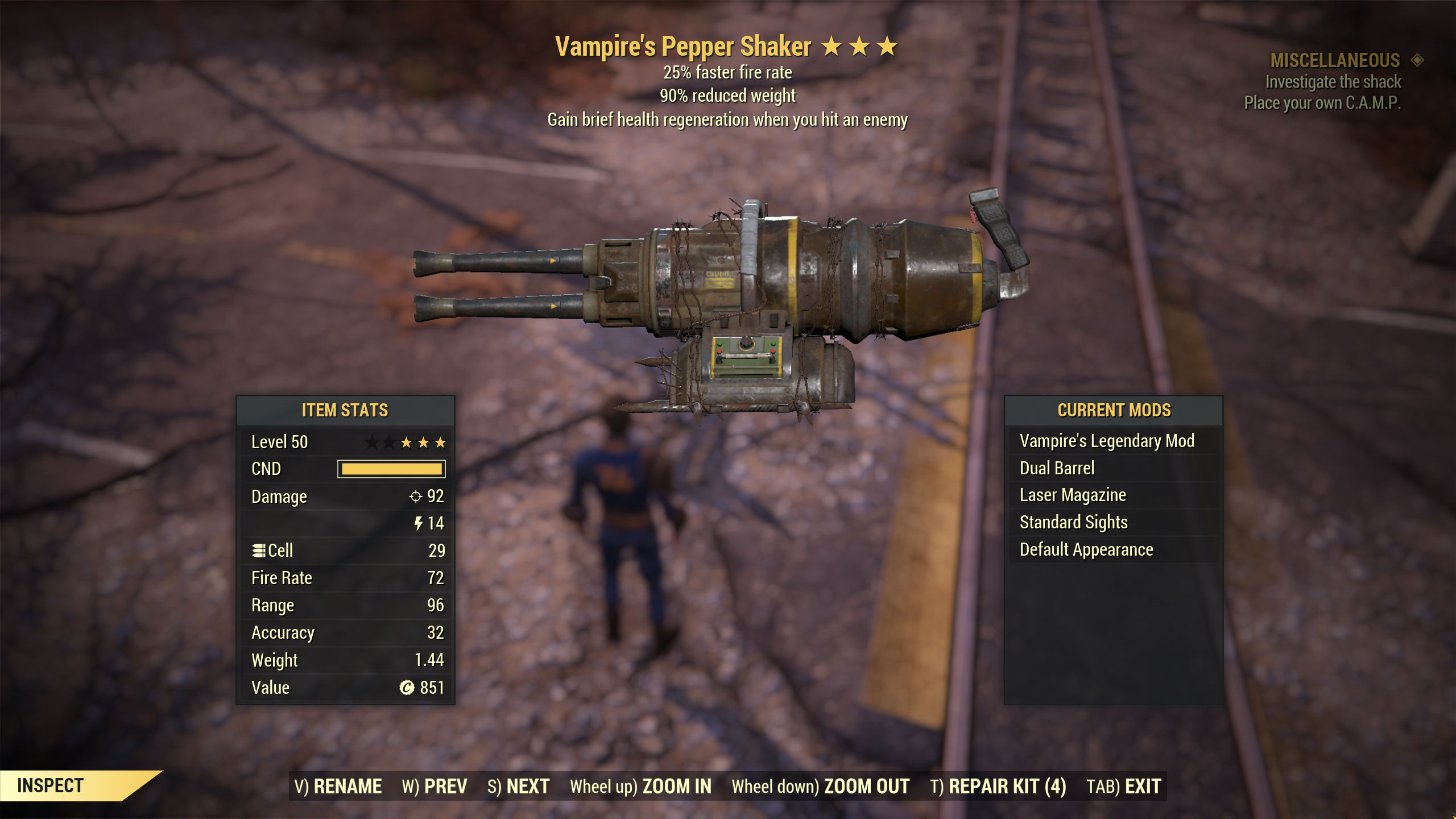Select the first star on the Level row
This screenshot has height=819, width=1456.
click(370, 441)
